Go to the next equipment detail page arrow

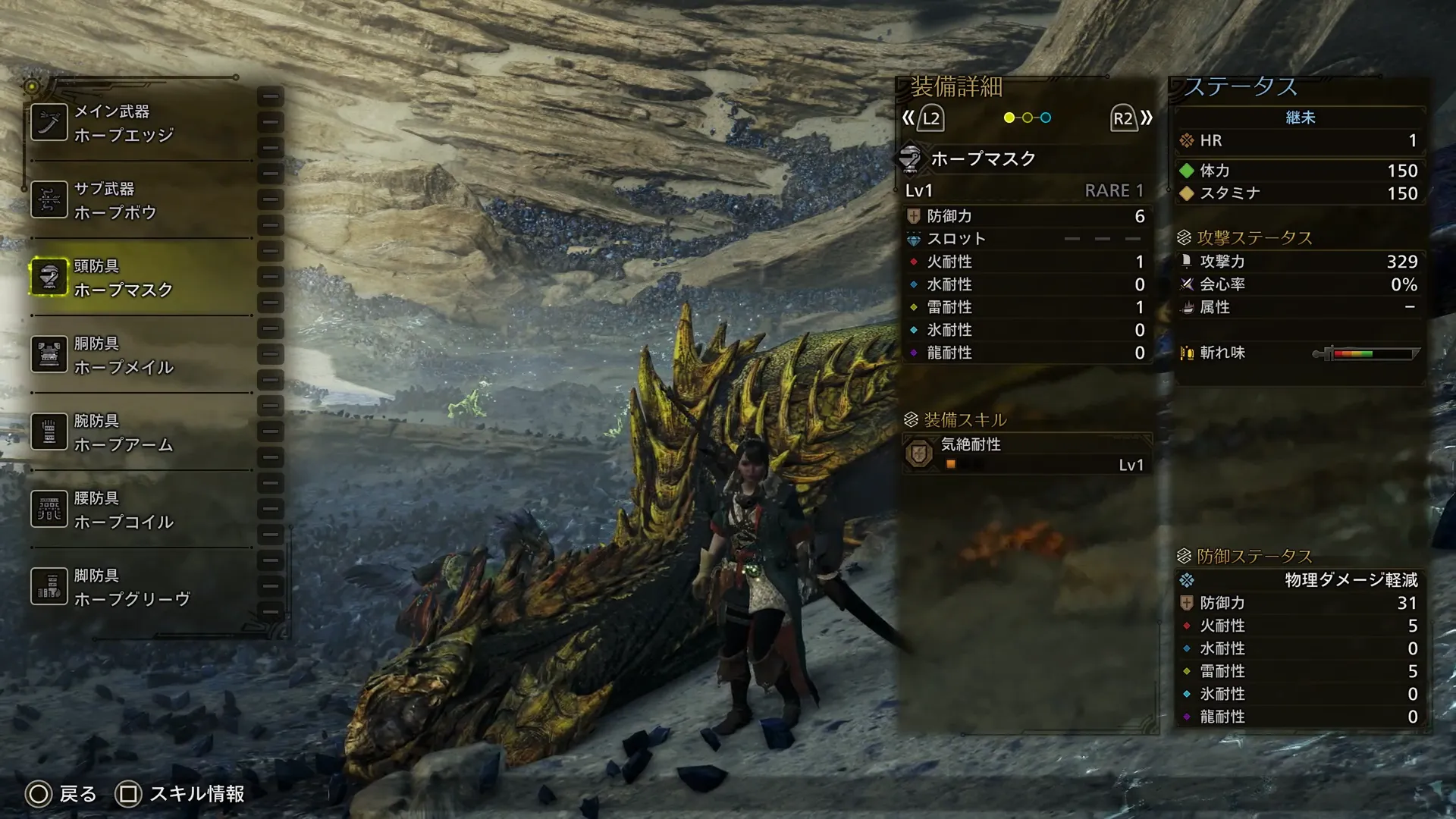point(1131,118)
